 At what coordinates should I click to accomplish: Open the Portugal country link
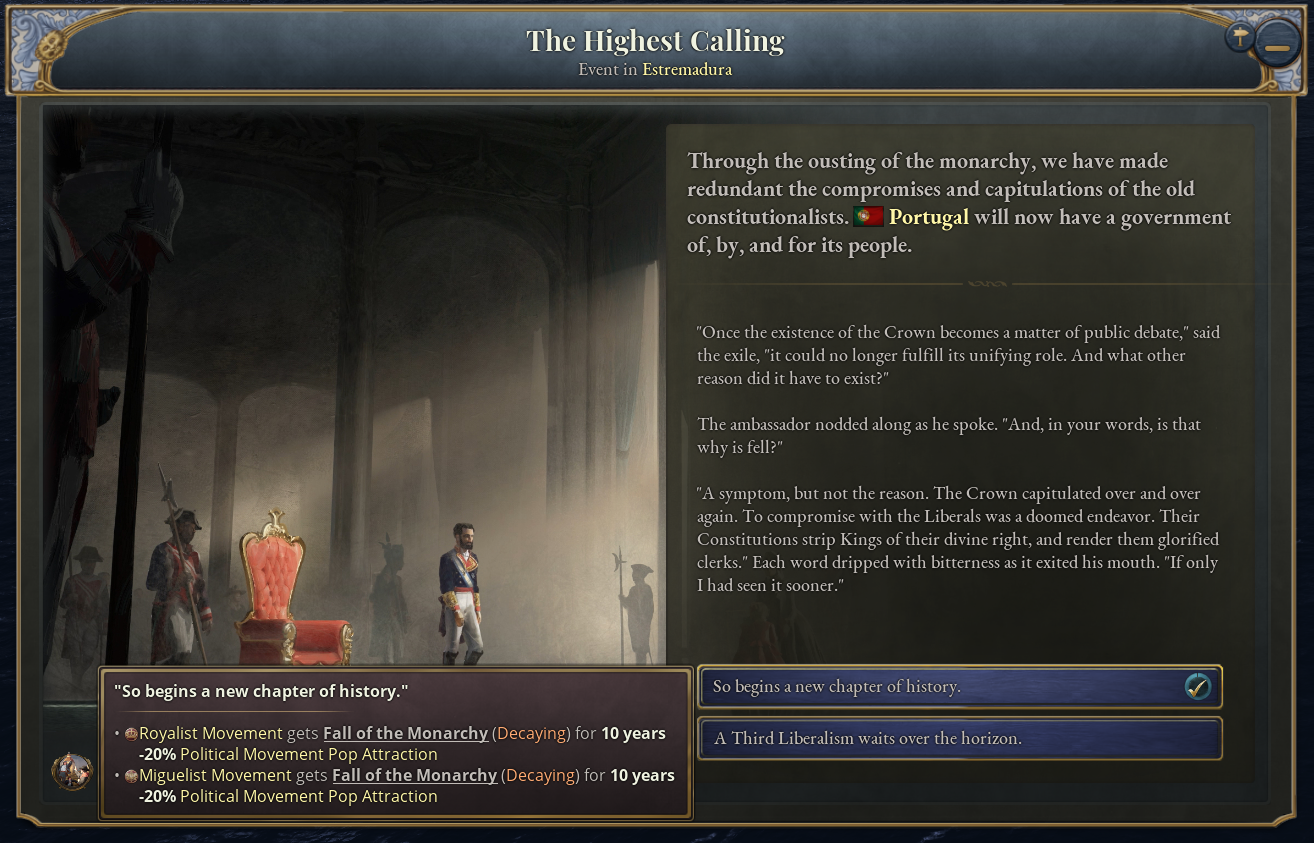928,217
